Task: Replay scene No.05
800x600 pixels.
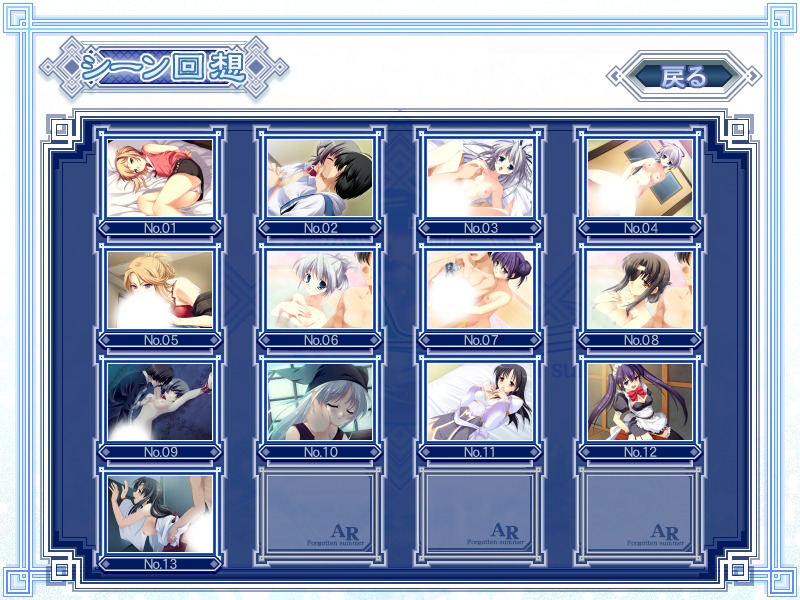Action: [x=160, y=290]
